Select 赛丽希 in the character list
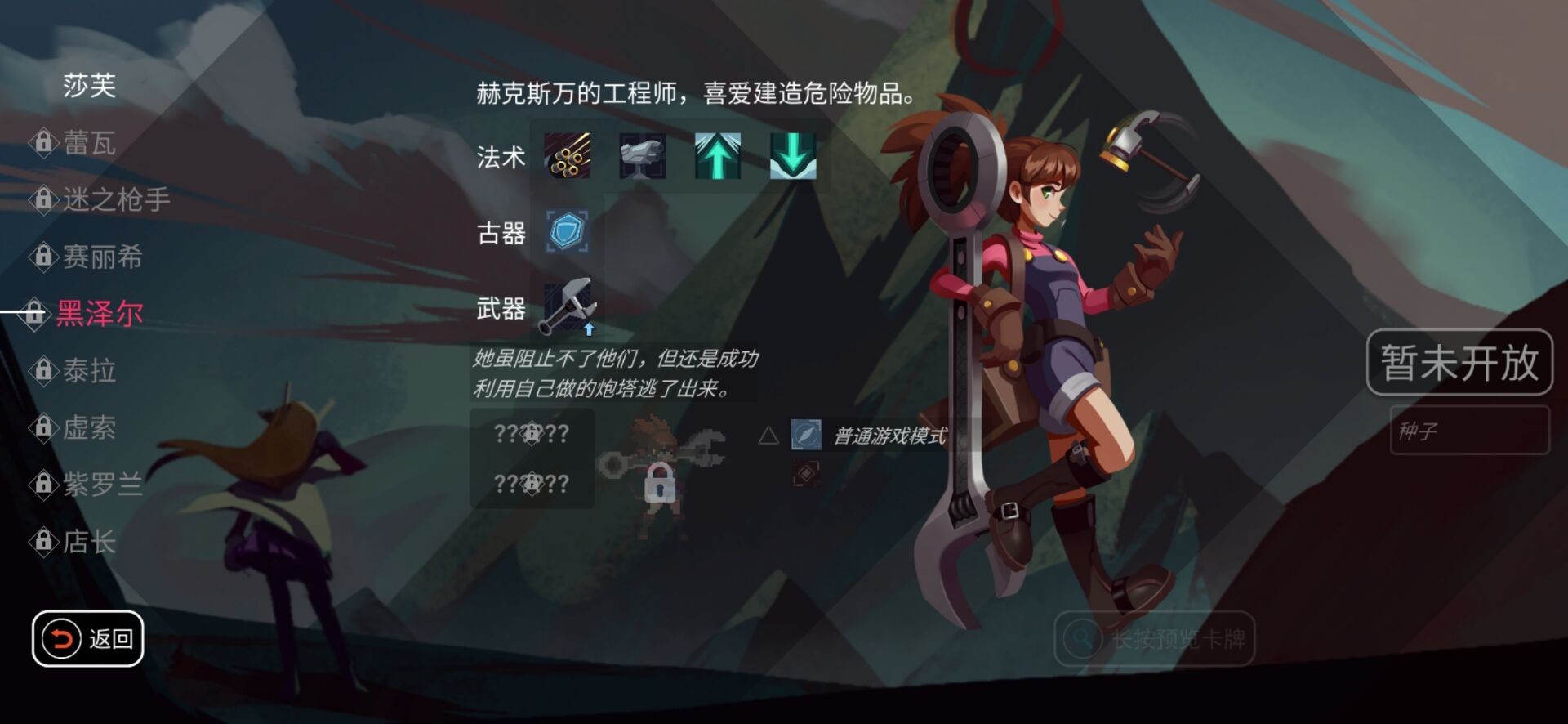This screenshot has height=724, width=1568. point(106,258)
